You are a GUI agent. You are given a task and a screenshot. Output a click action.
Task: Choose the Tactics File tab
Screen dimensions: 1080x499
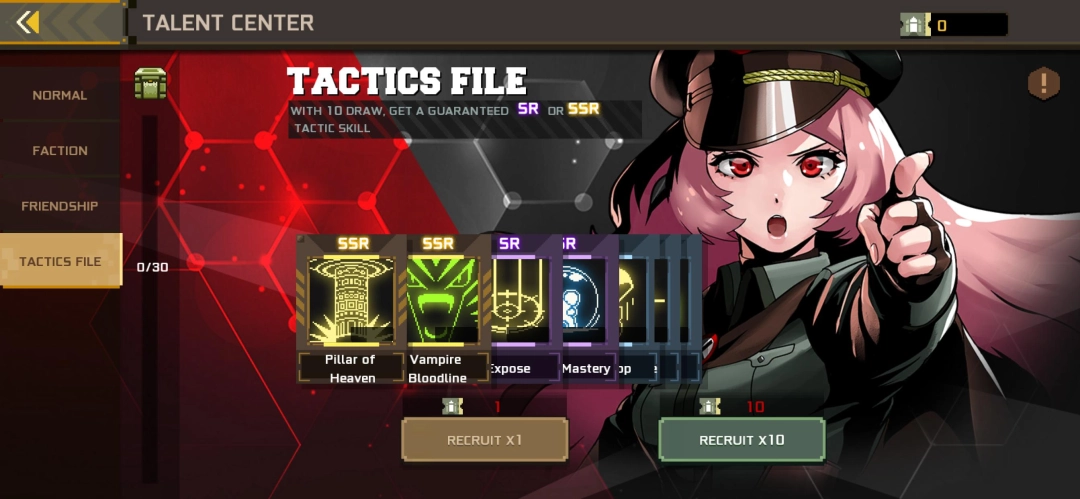60,261
